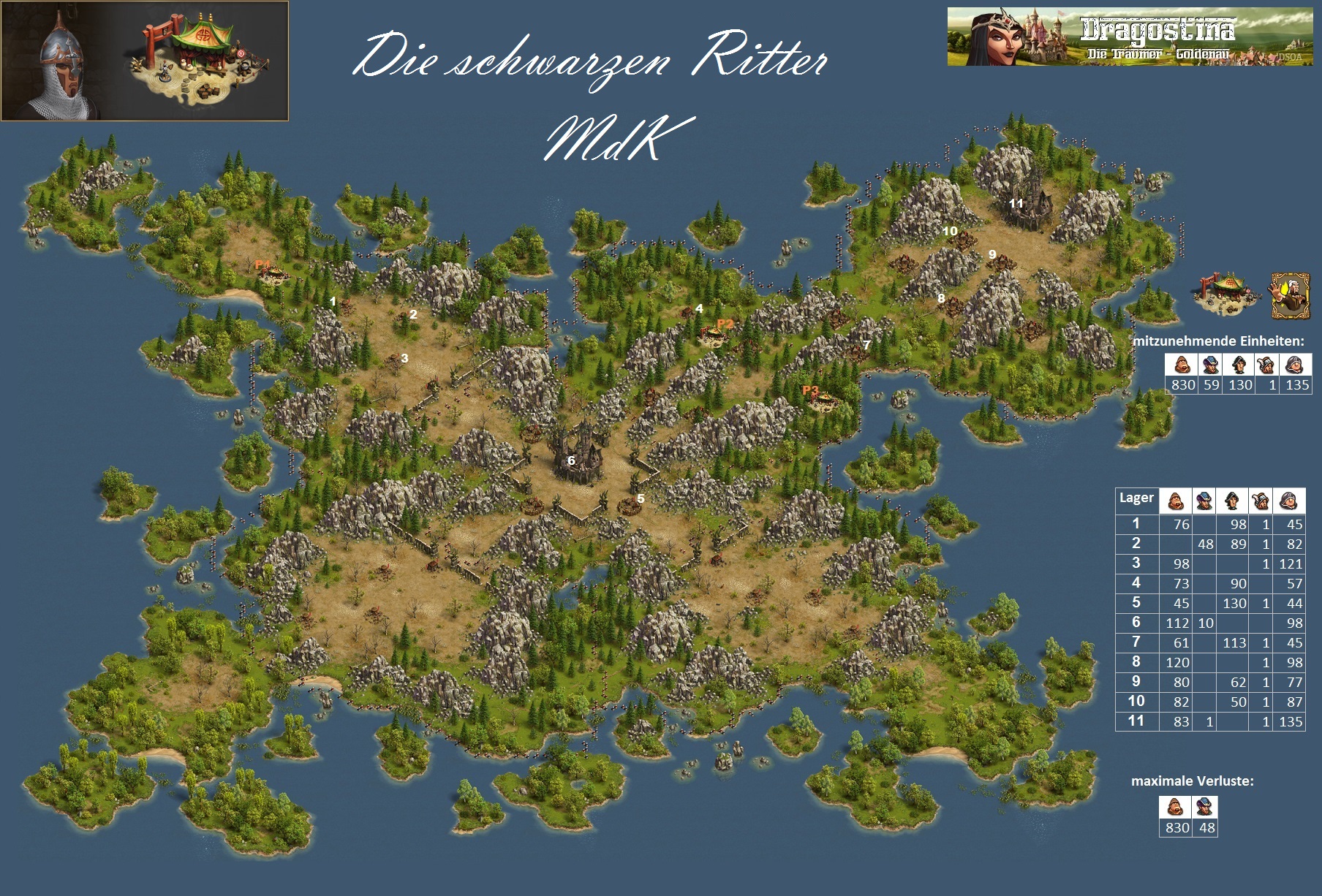The height and width of the screenshot is (896, 1322).
Task: Select Lager row 6 in the table
Action: point(1209,623)
